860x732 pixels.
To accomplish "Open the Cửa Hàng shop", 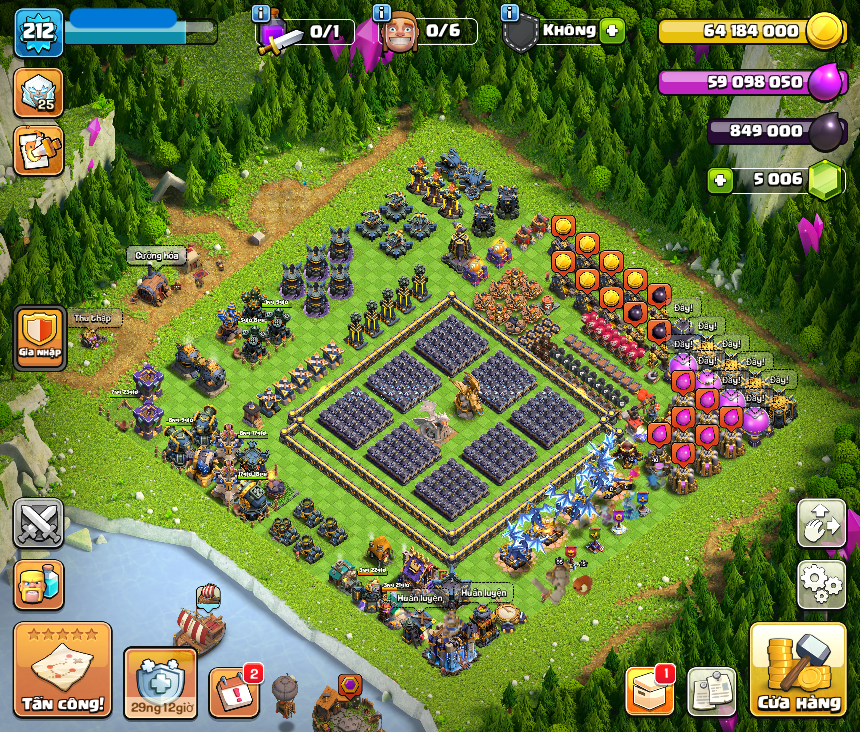I will pyautogui.click(x=798, y=670).
